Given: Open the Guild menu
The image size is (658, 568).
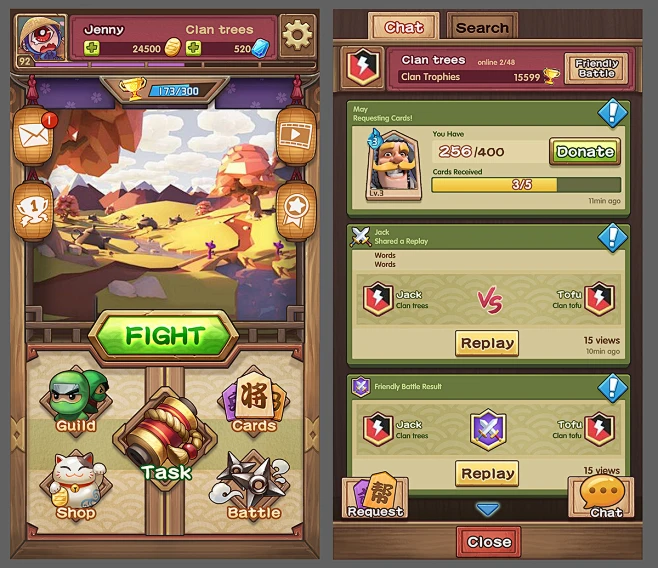Looking at the screenshot, I should point(75,402).
